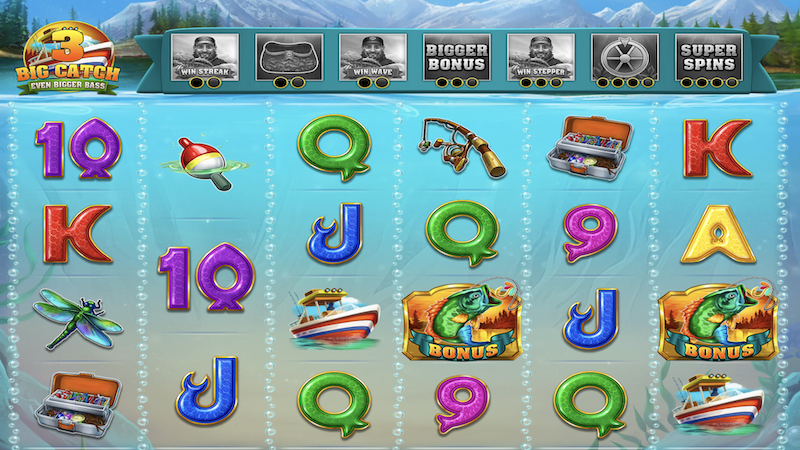Select the Win Stepper feature tile
This screenshot has height=450, width=800.
(x=540, y=56)
